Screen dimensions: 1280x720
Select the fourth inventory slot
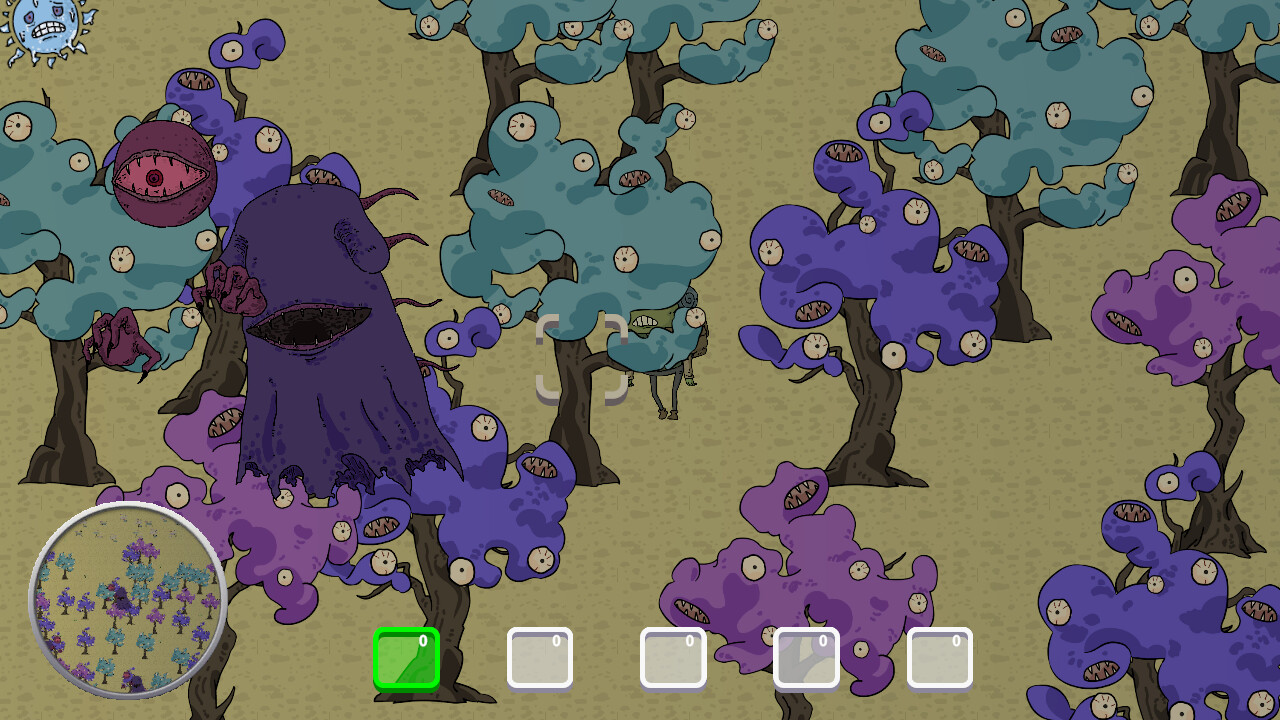(806, 657)
